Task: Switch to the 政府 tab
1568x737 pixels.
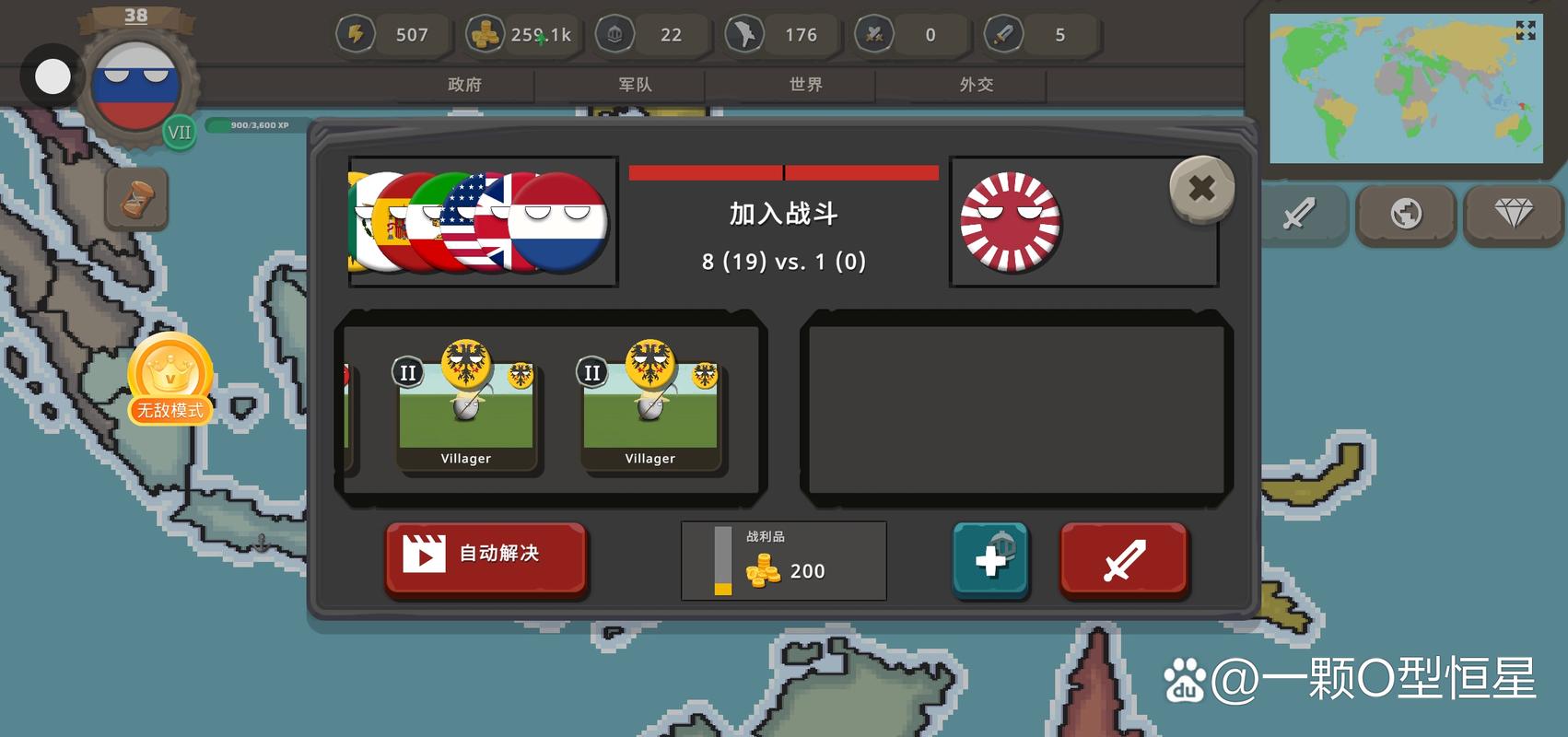Action: pos(466,84)
